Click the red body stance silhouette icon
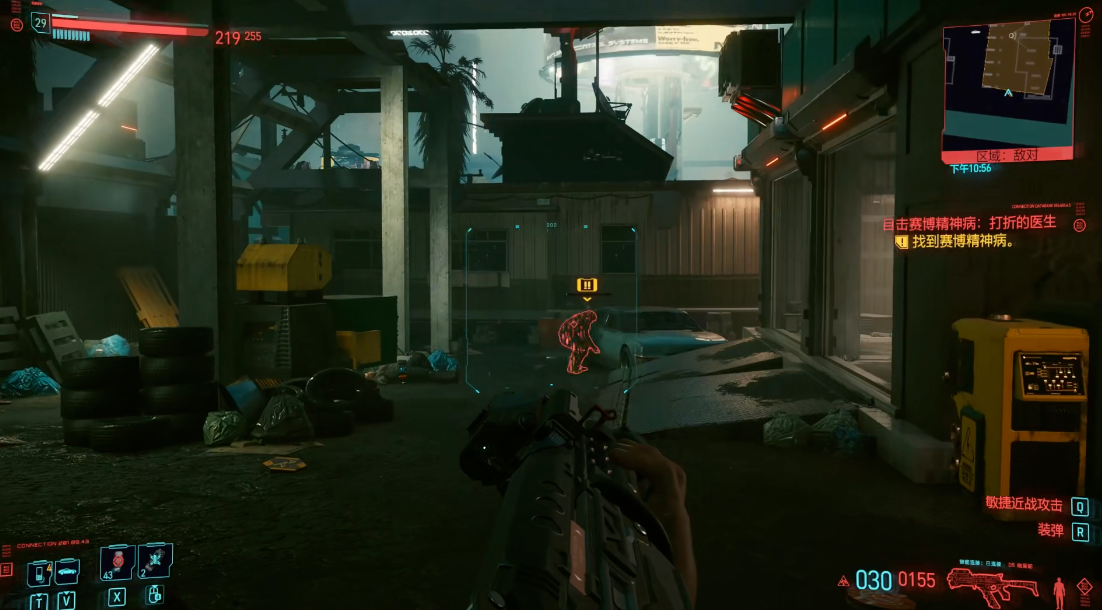Image resolution: width=1102 pixels, height=610 pixels. coord(1059,588)
